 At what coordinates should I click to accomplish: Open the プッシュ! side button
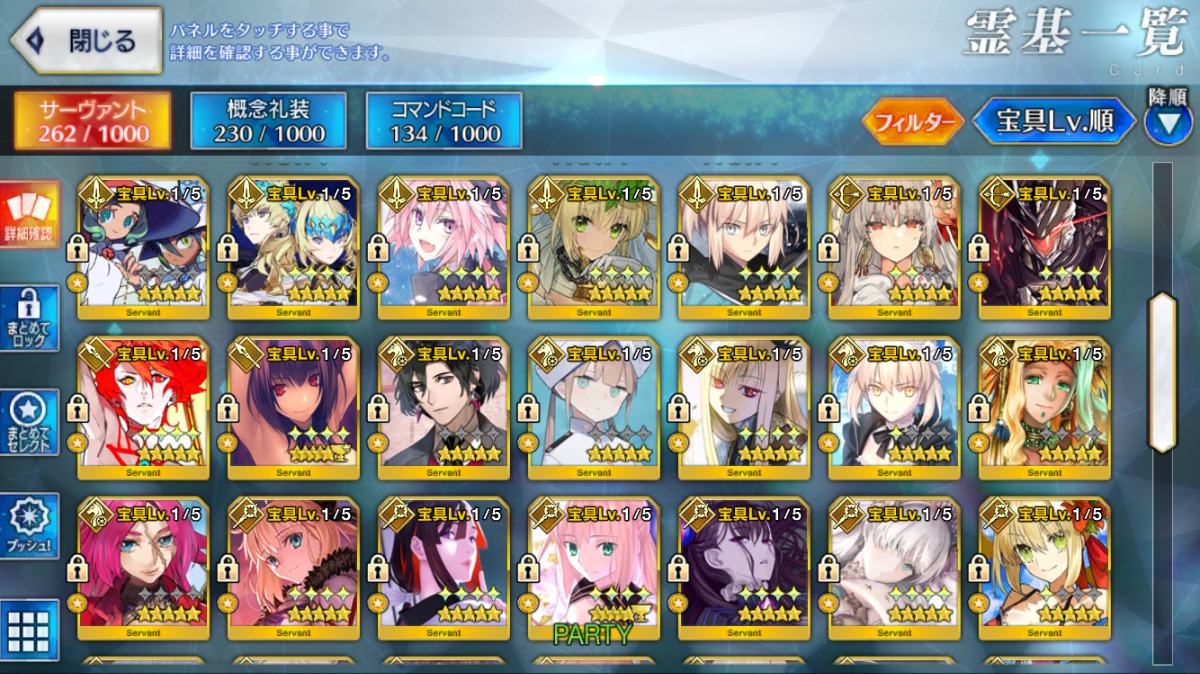click(x=29, y=525)
